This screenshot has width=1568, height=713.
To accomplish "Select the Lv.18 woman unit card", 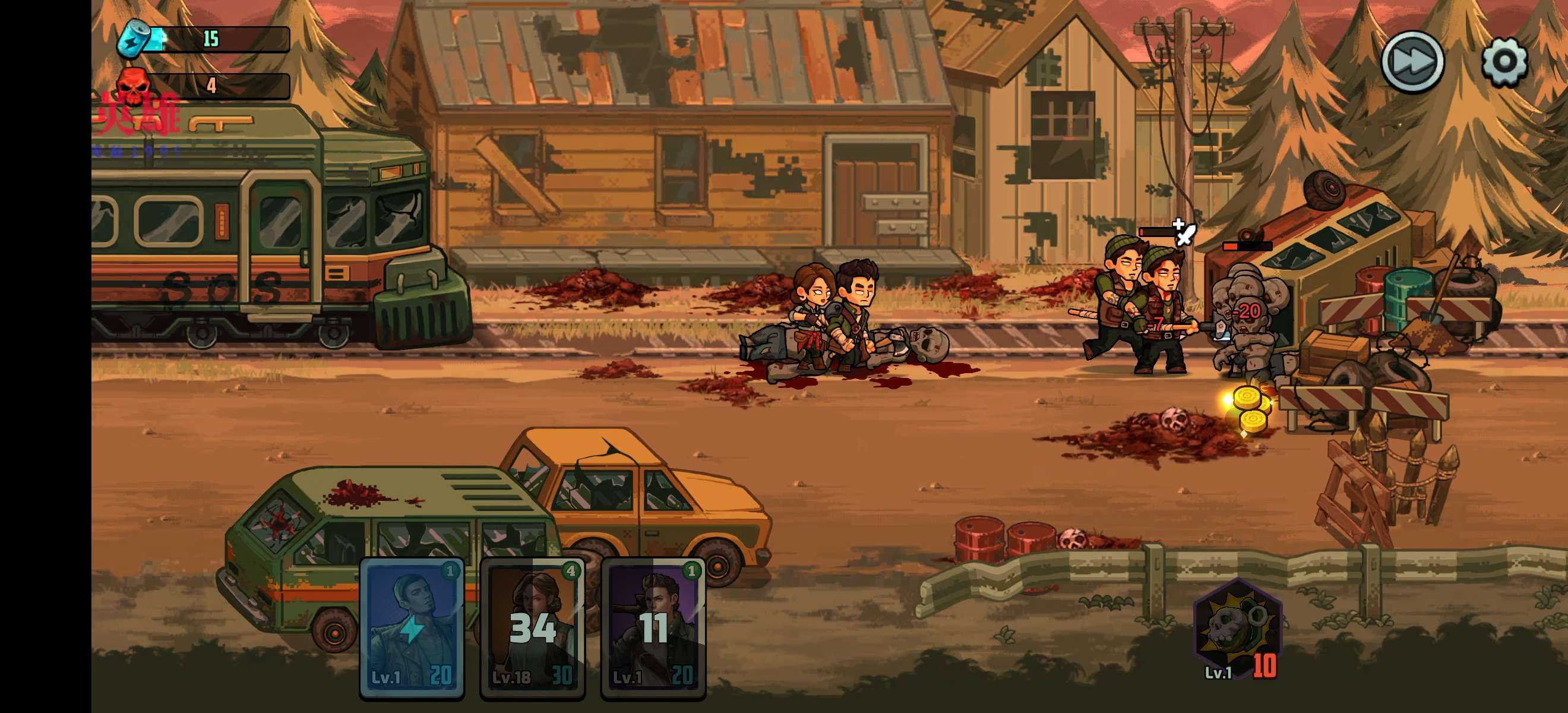I will (533, 629).
